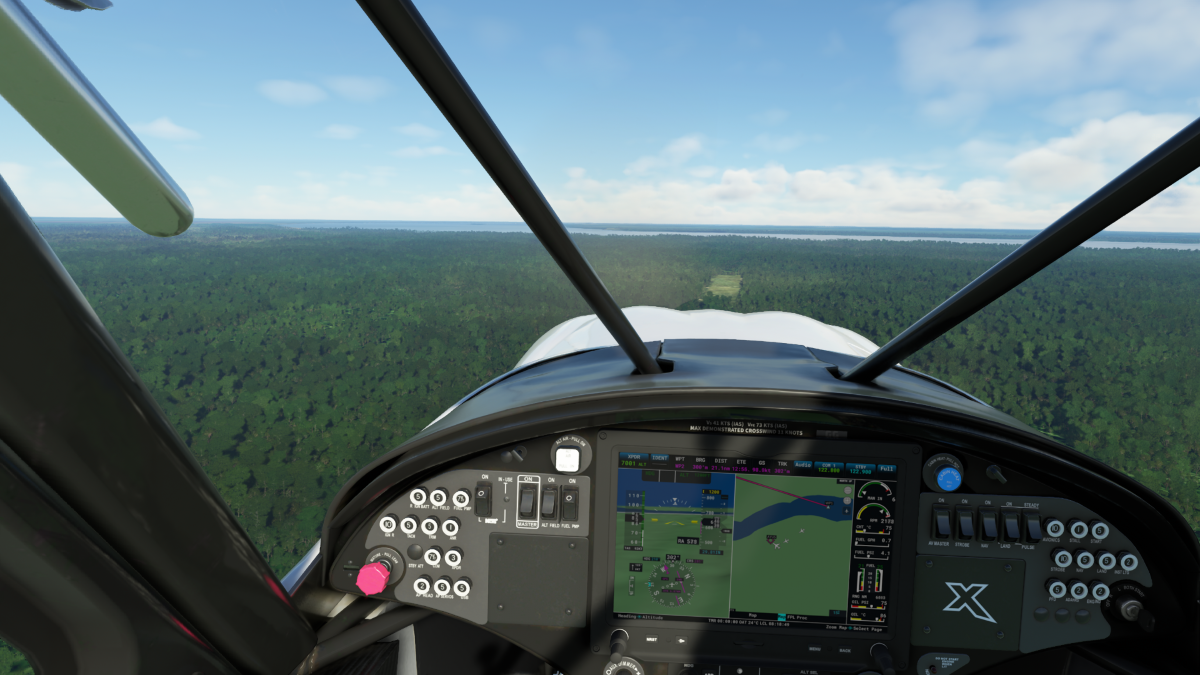
Task: Click the MENU bezel button below display
Action: click(x=815, y=648)
